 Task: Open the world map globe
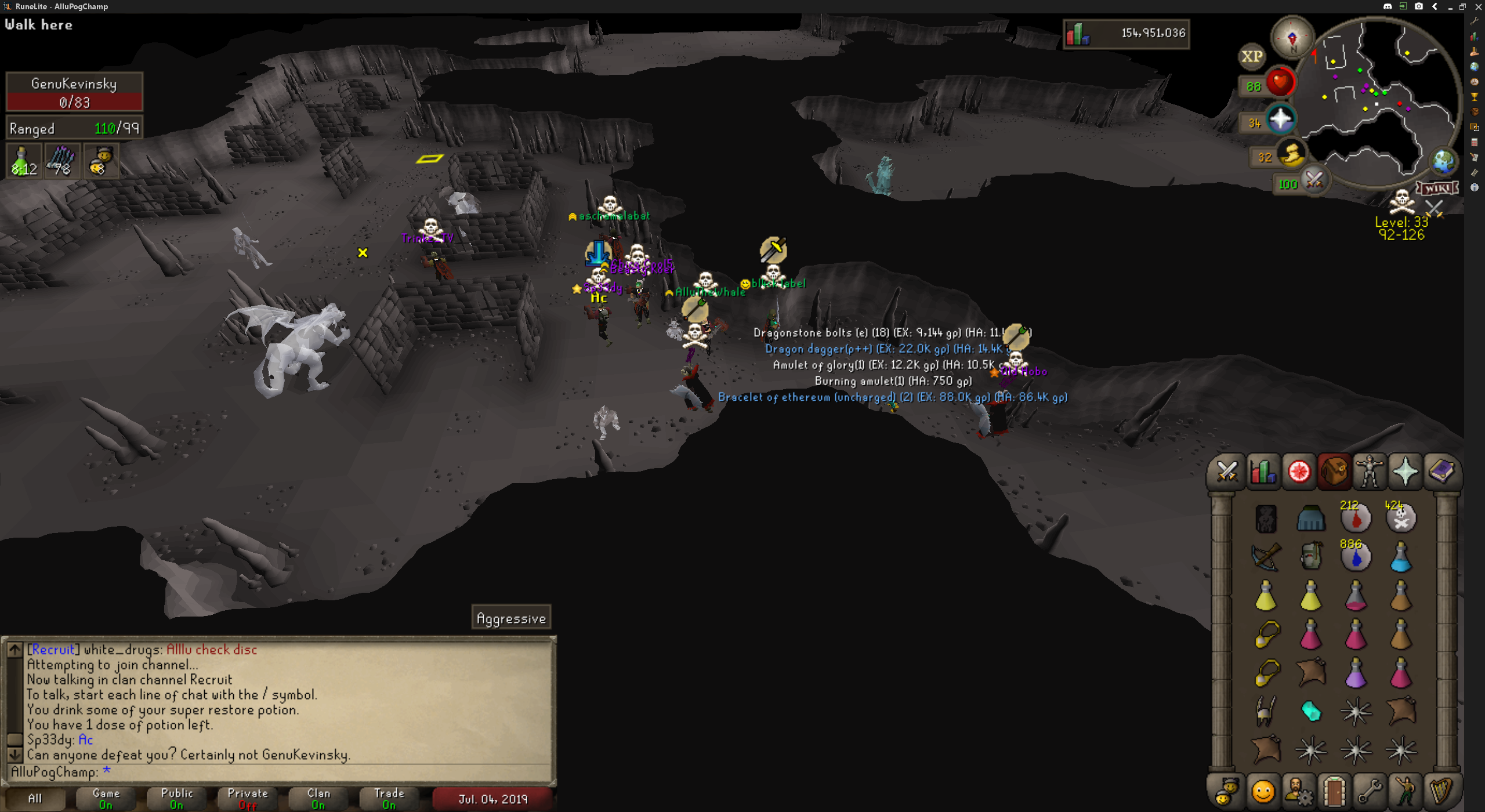pos(1443,161)
